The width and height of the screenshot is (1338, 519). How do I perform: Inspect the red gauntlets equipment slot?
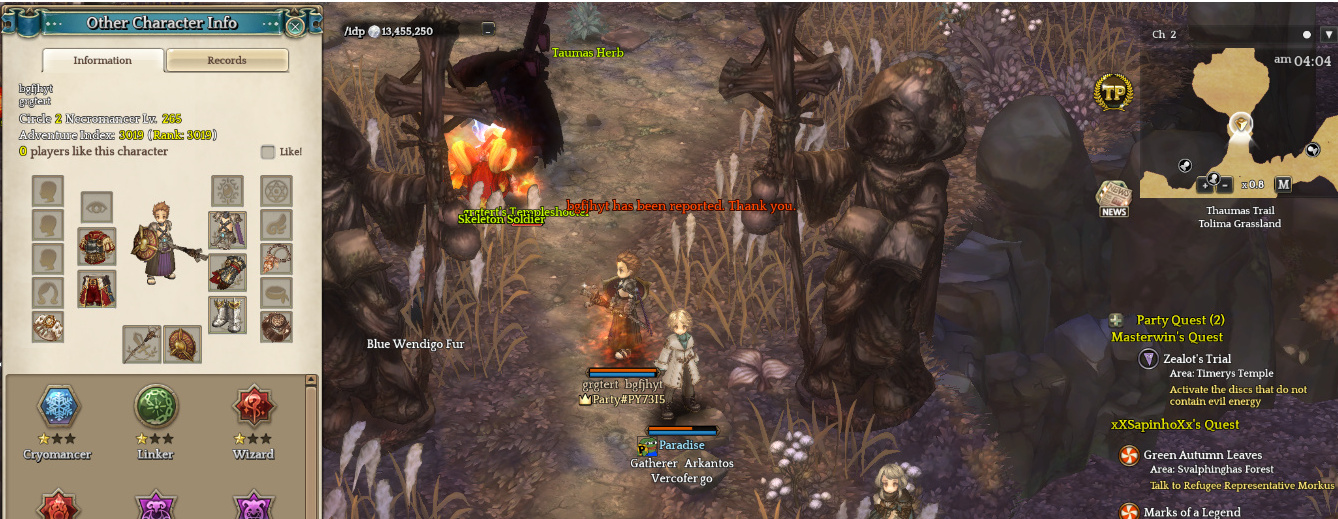tap(227, 272)
